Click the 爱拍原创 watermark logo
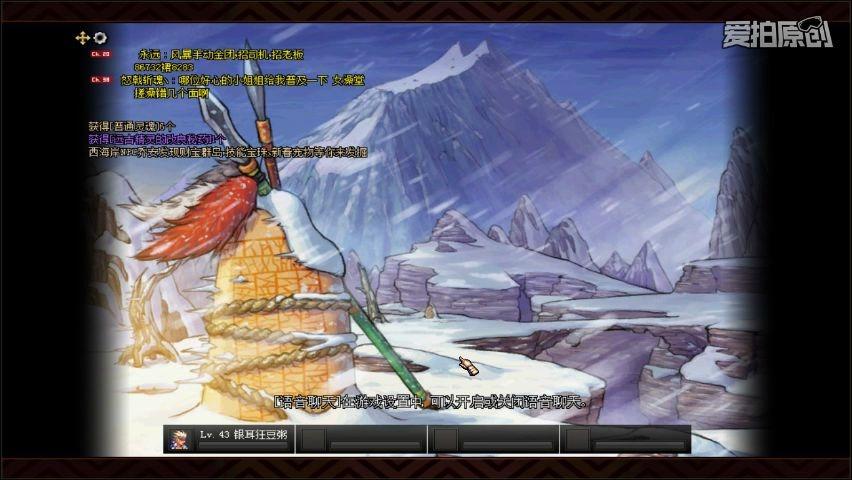Screen dimensions: 852x480 [x=777, y=33]
